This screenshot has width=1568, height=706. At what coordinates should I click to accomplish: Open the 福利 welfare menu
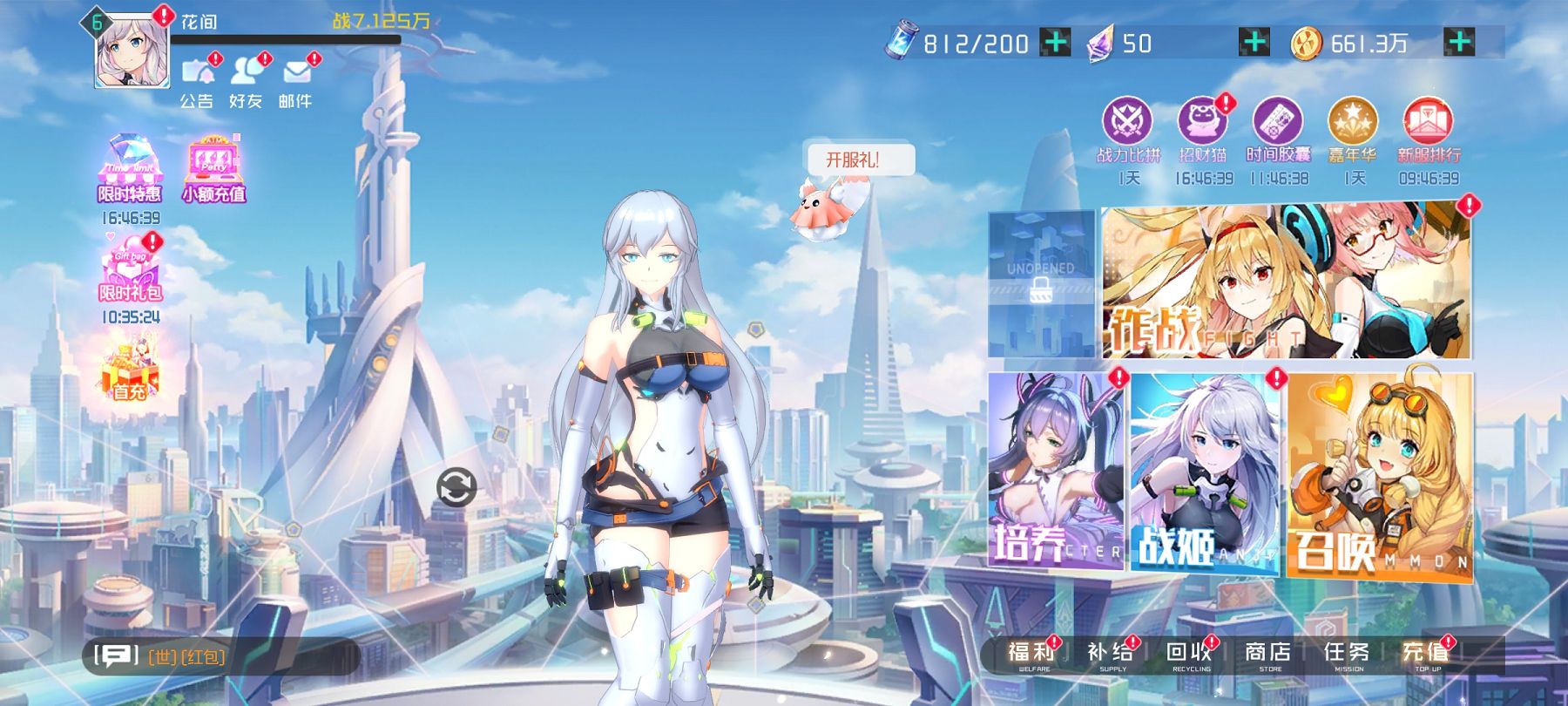pos(1032,655)
